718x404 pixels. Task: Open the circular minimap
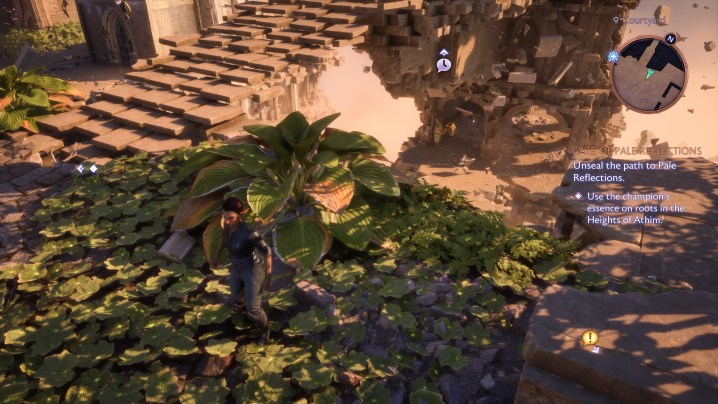pos(649,73)
